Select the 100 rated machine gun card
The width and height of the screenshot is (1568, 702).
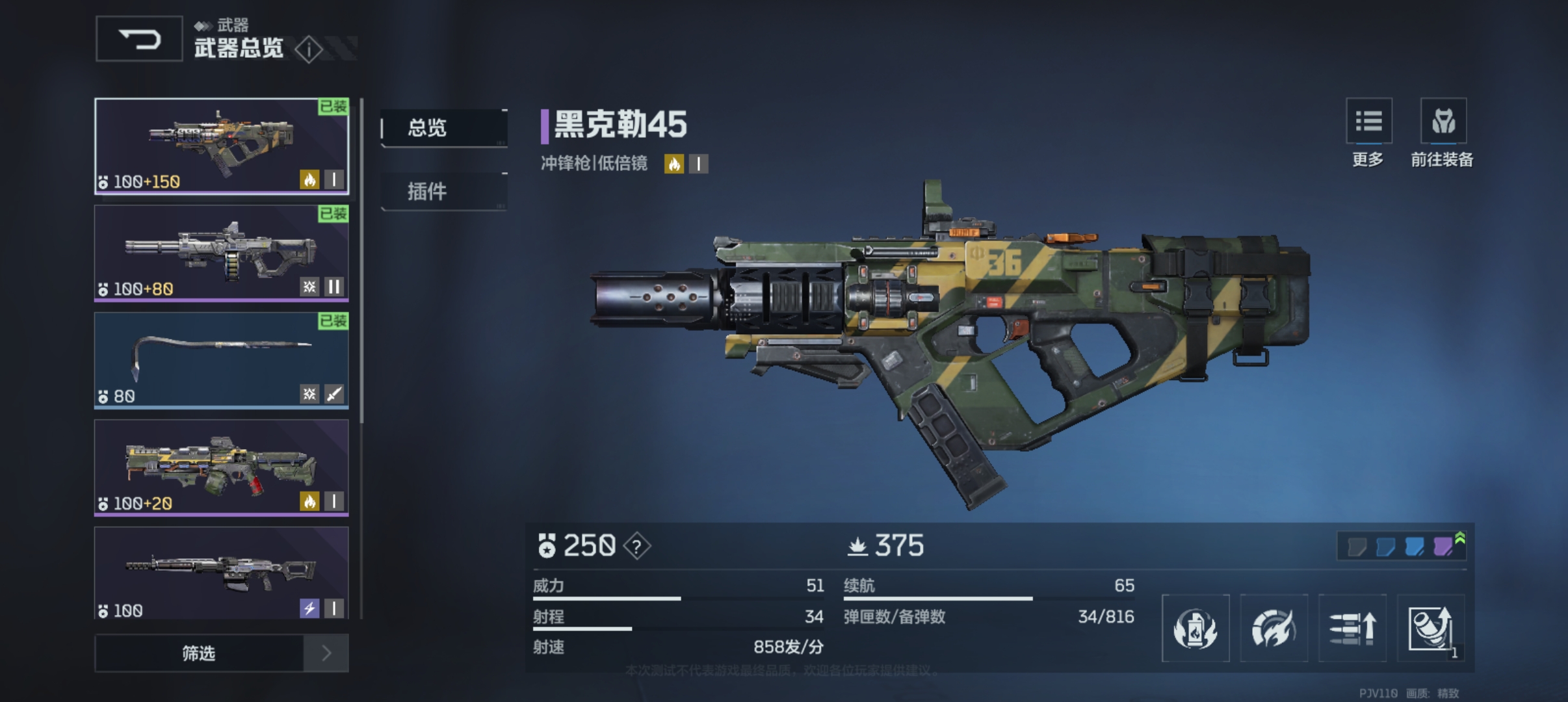point(222,572)
